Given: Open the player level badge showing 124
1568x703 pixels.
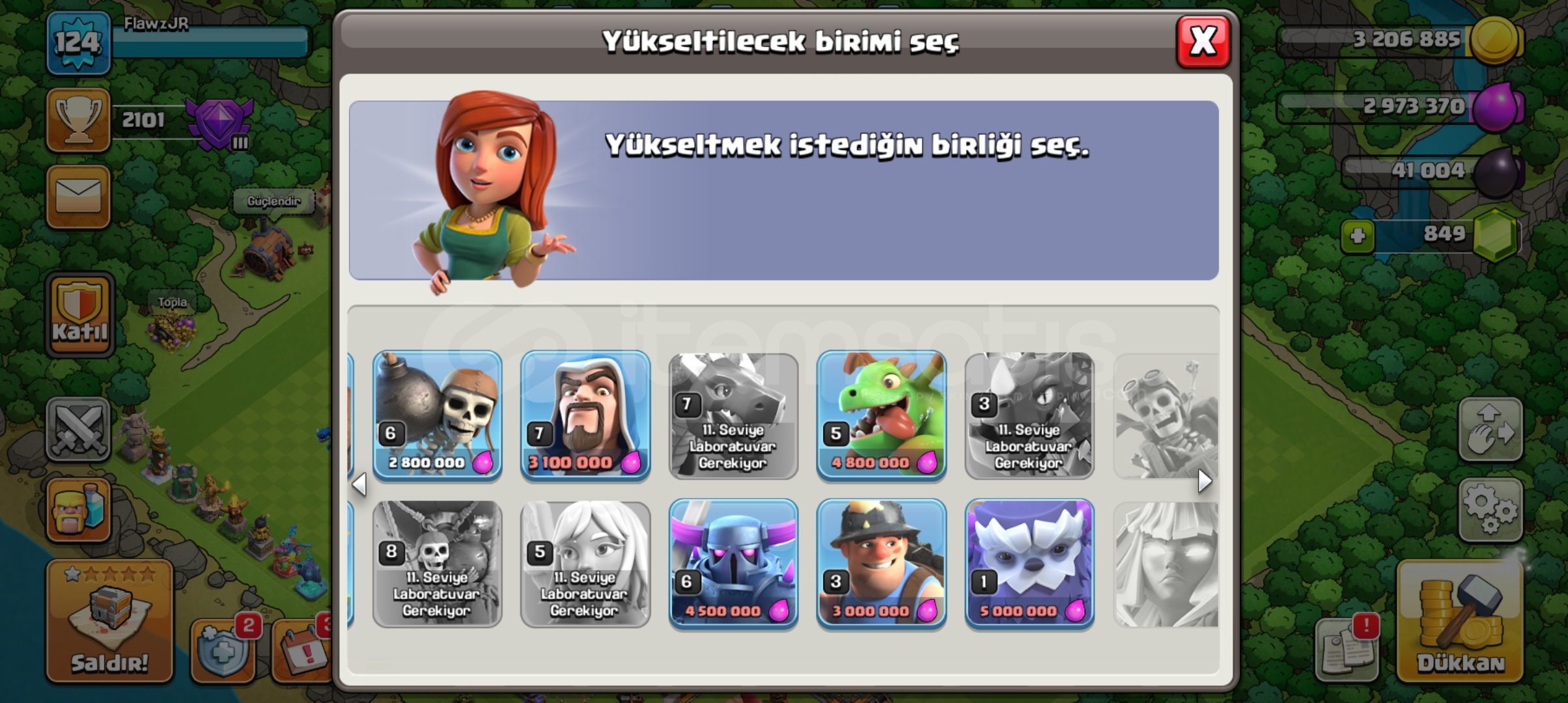Looking at the screenshot, I should (78, 42).
